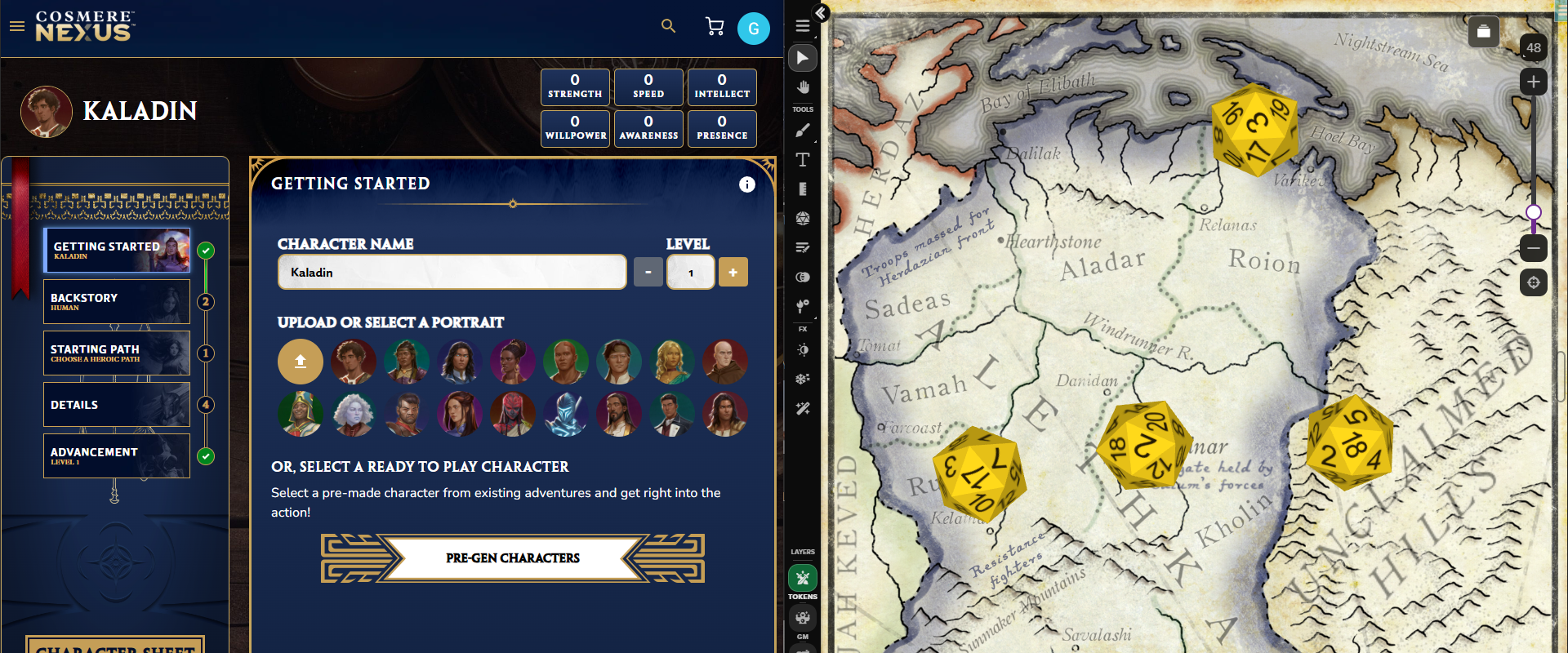Open the search icon in the top navbar
The image size is (1568, 653).
[x=668, y=26]
